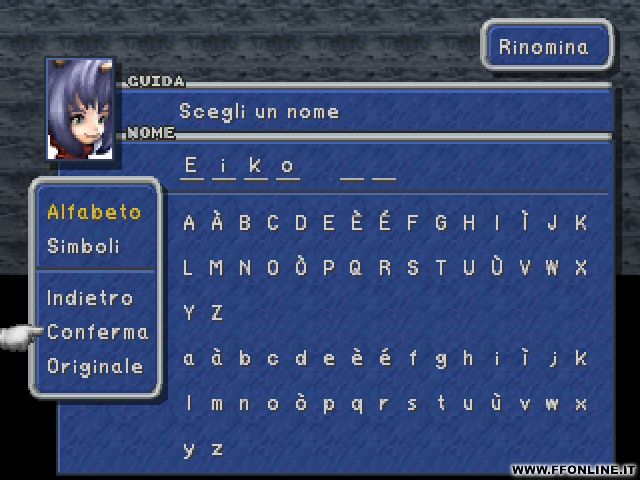Select uppercase letter K
Image resolution: width=640 pixels, height=480 pixels.
pos(581,223)
